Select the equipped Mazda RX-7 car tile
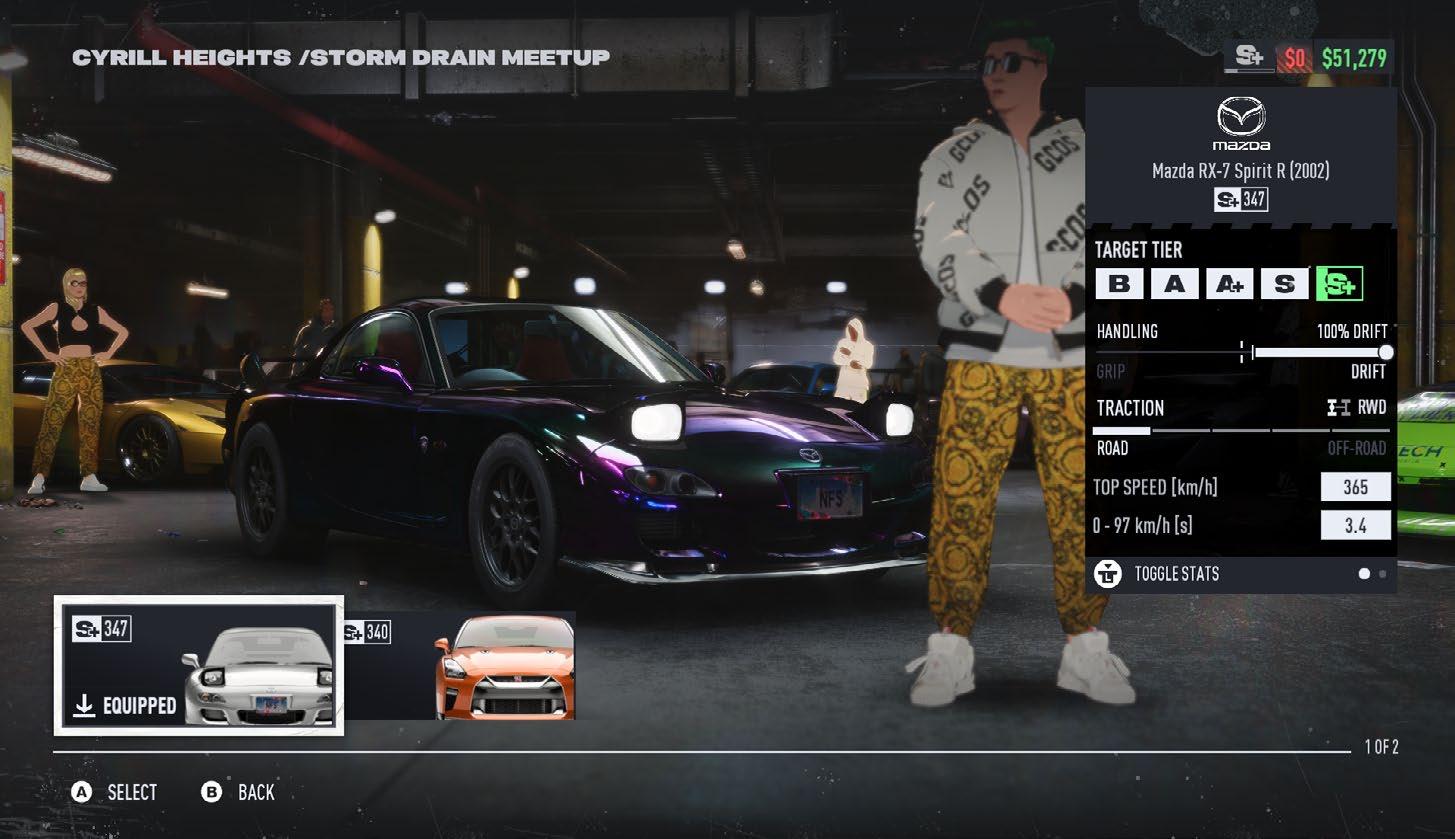This screenshot has height=839, width=1455. click(x=198, y=665)
